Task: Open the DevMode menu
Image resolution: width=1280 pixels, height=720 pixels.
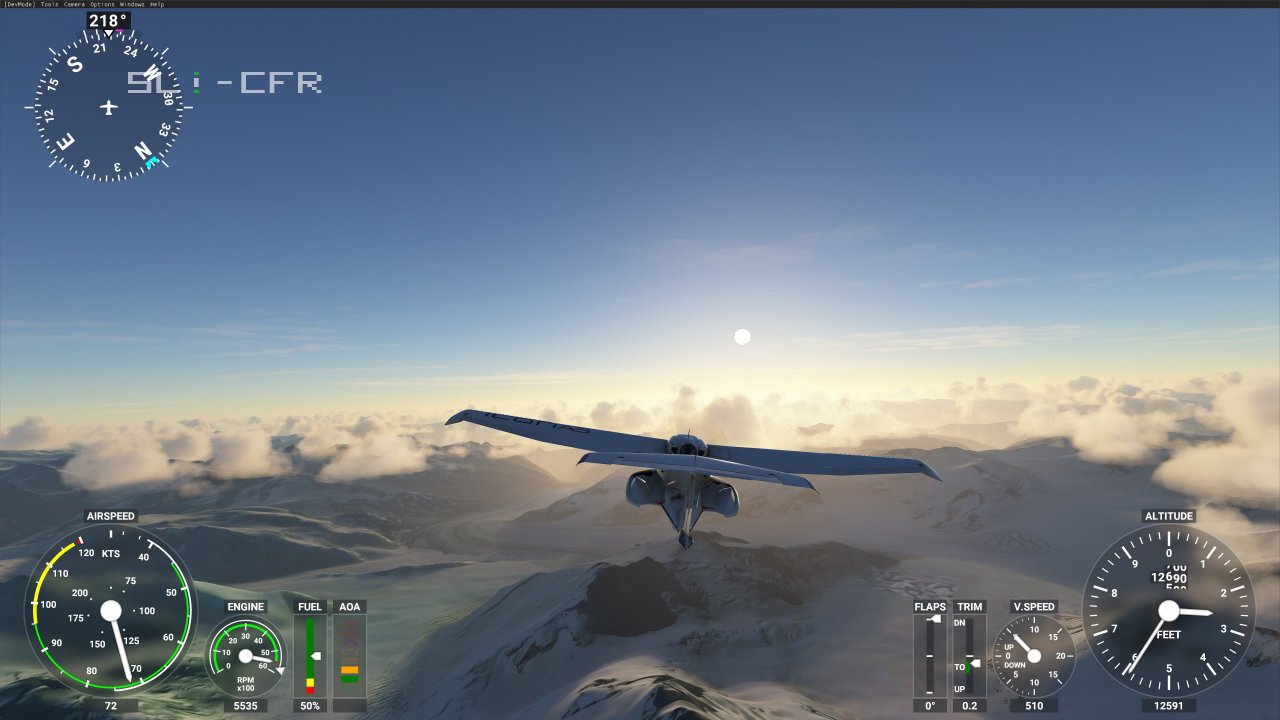Action: 18,4
